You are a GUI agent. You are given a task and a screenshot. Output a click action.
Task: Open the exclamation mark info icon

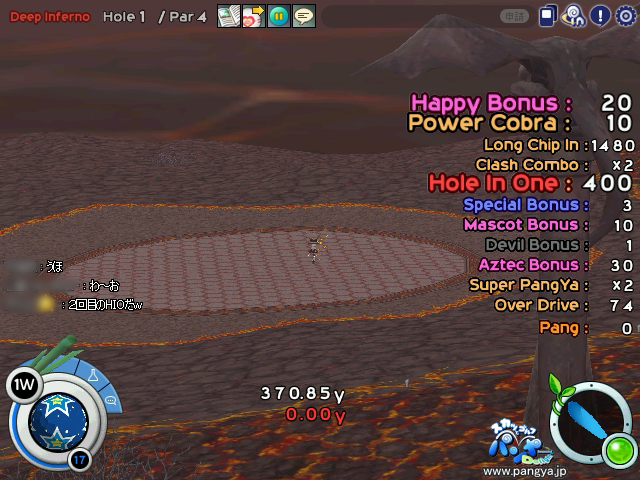point(600,16)
